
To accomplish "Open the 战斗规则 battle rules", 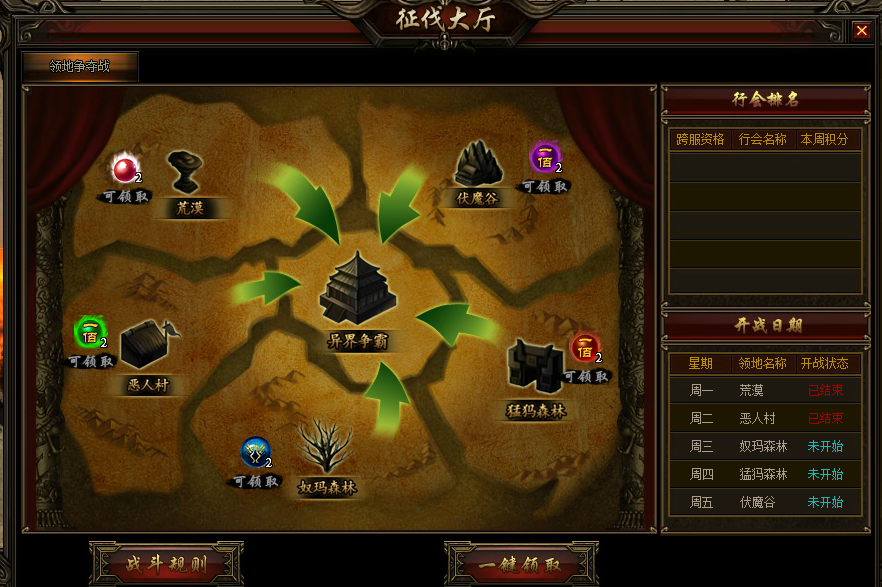I will 166,565.
